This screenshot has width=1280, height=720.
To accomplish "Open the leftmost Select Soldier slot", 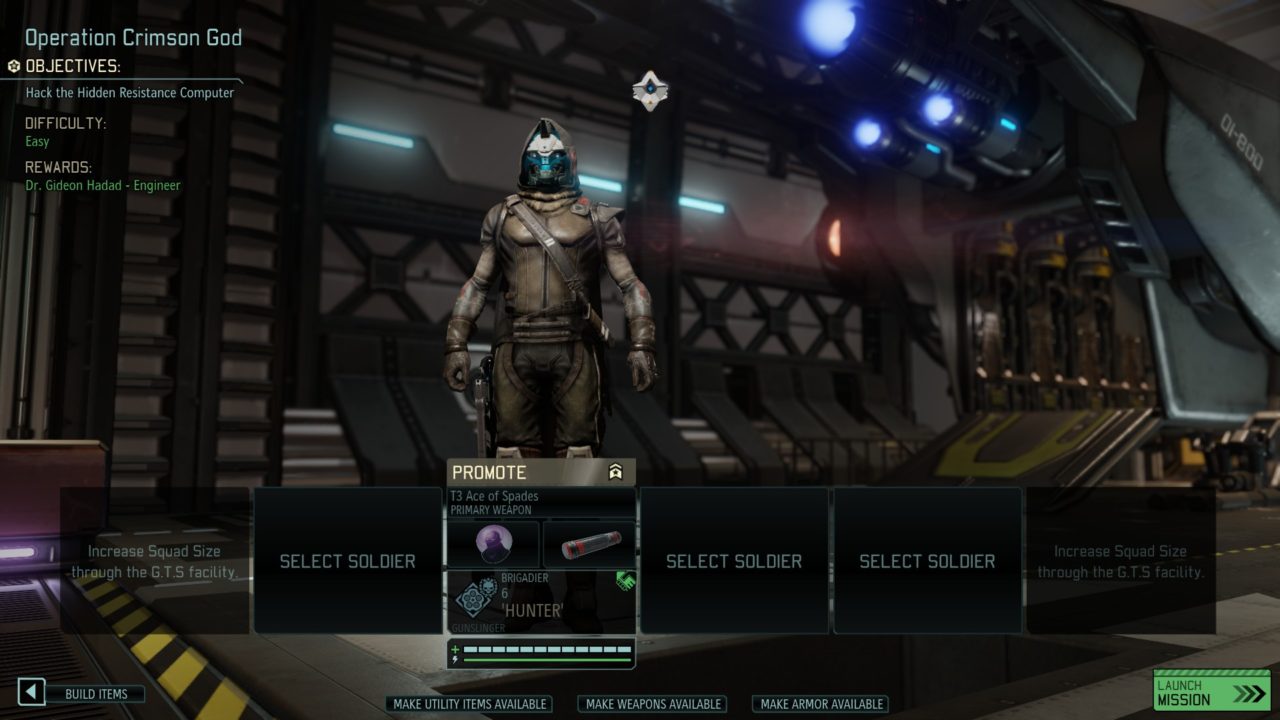I will point(346,561).
